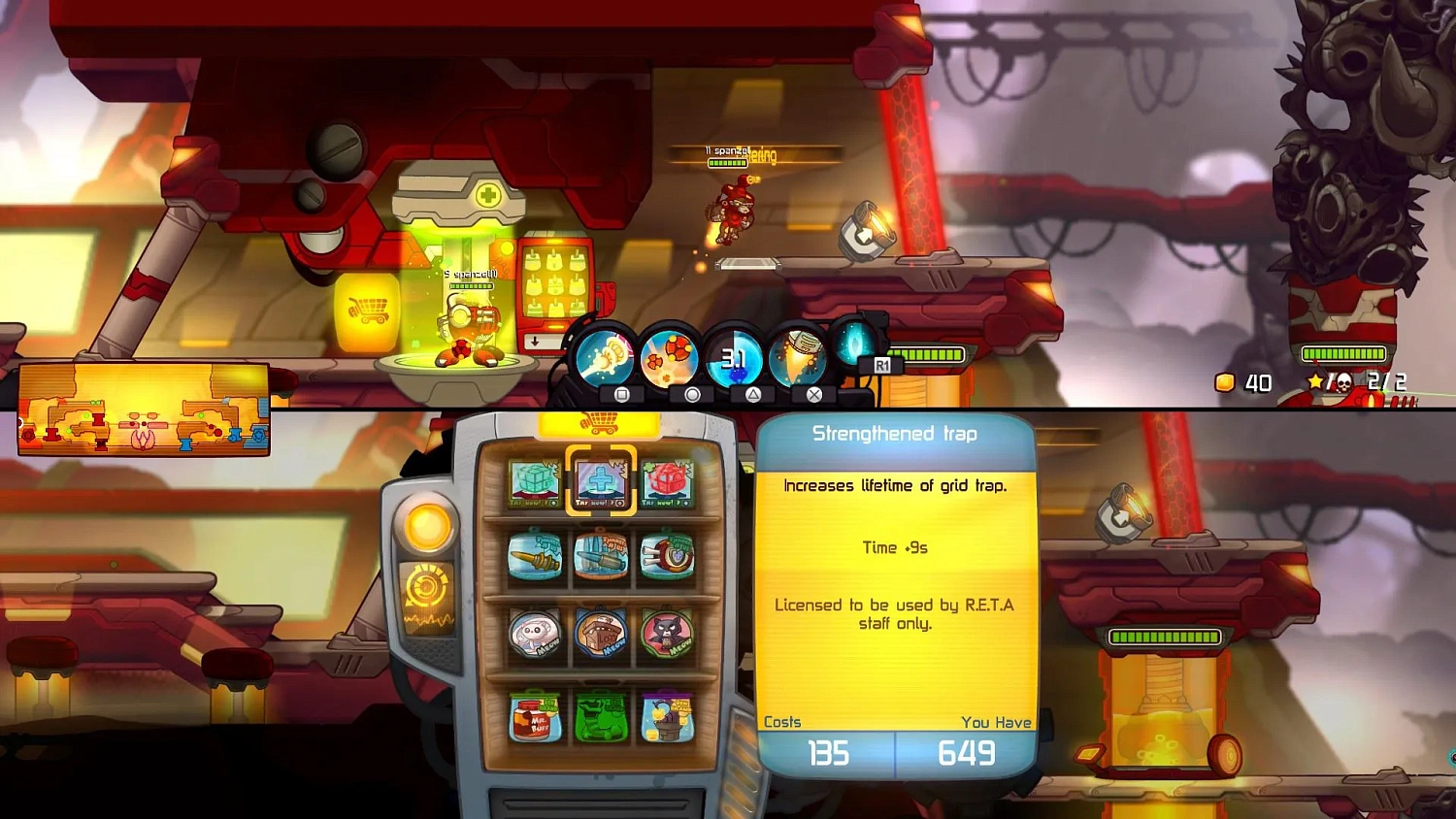Select the red cube trial item
The width and height of the screenshot is (1456, 819).
pos(668,482)
